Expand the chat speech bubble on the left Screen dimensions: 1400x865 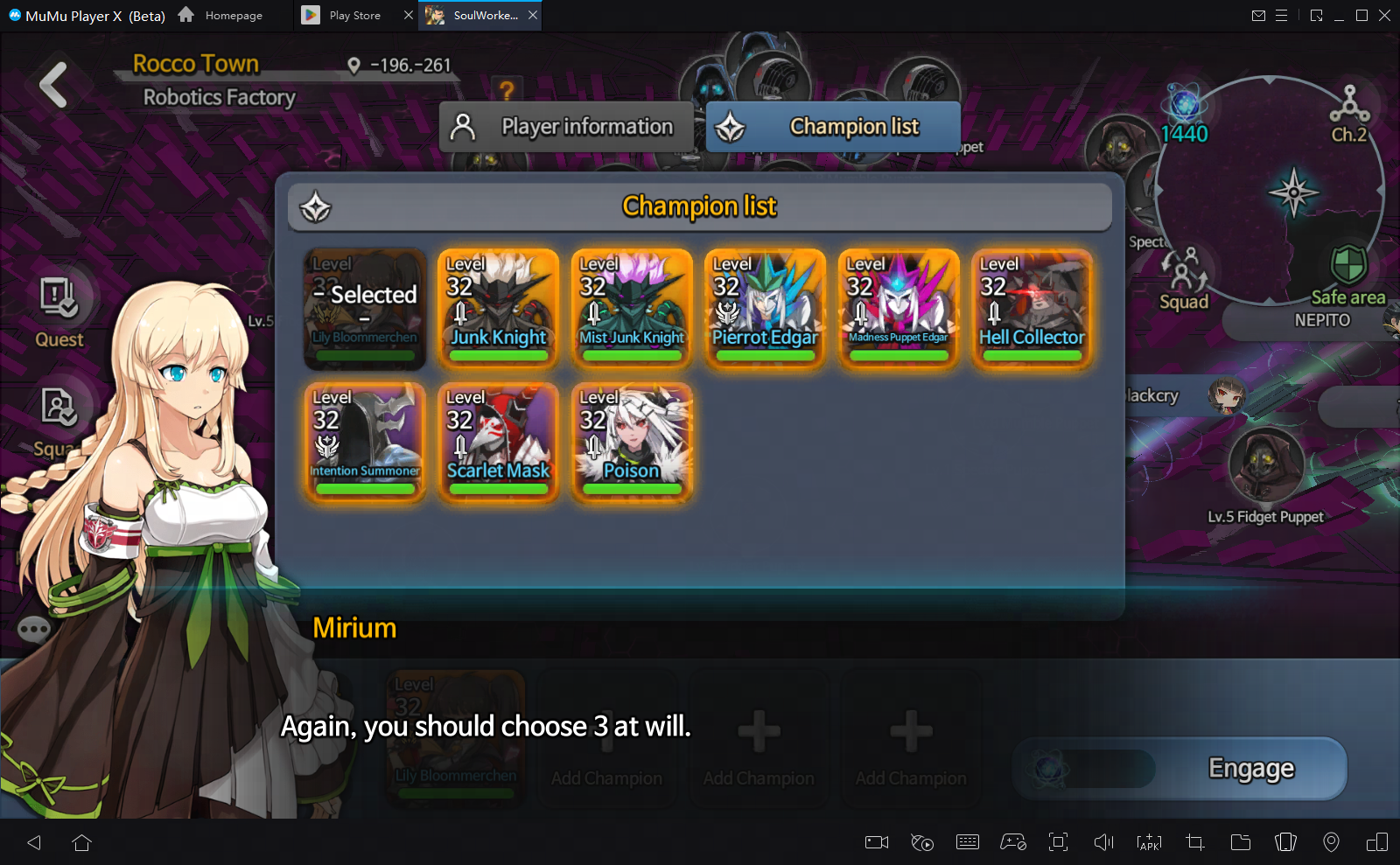click(33, 630)
